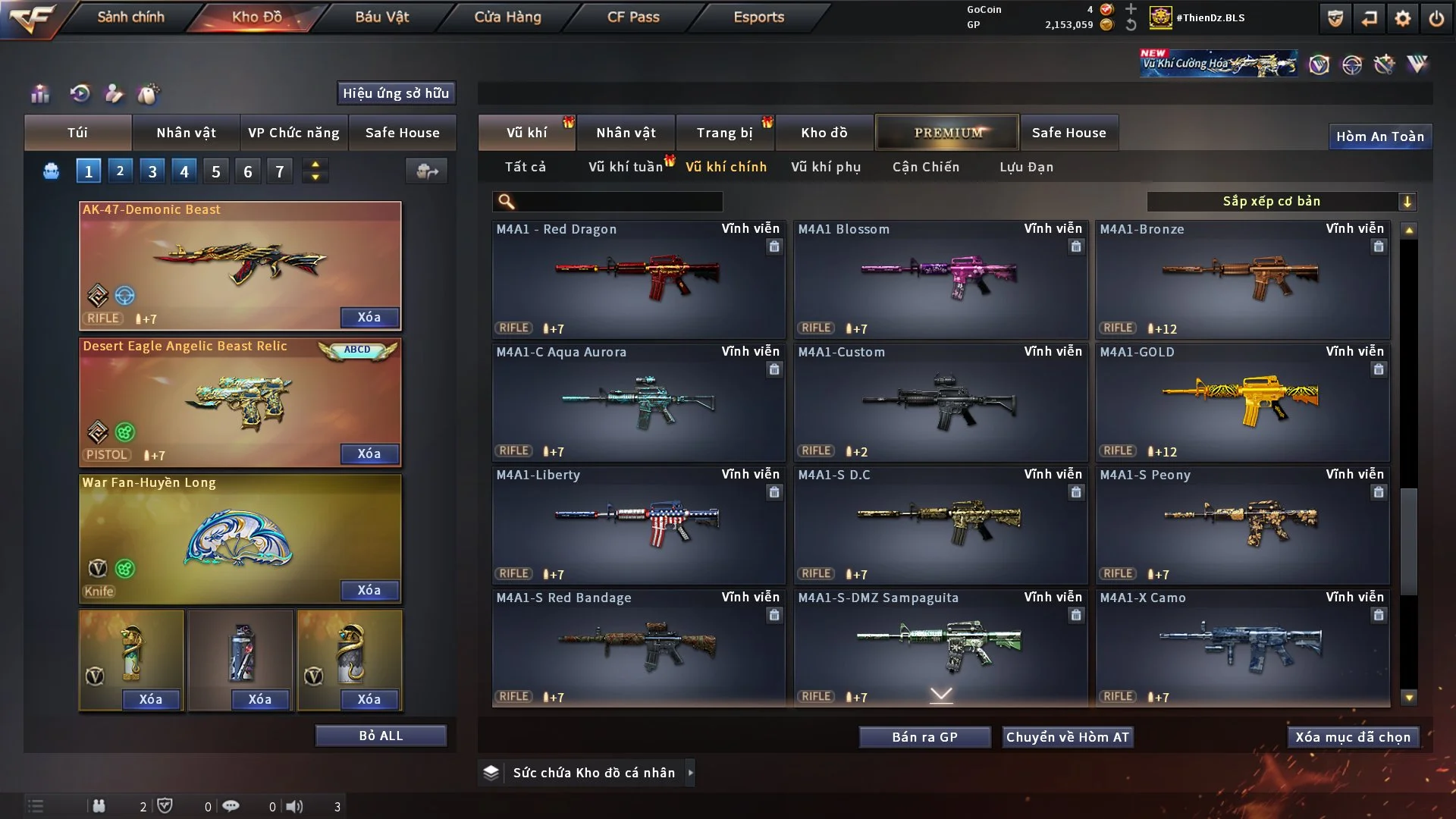This screenshot has height=819, width=1456.
Task: Show Cận Chiến melee weapons
Action: coord(926,167)
